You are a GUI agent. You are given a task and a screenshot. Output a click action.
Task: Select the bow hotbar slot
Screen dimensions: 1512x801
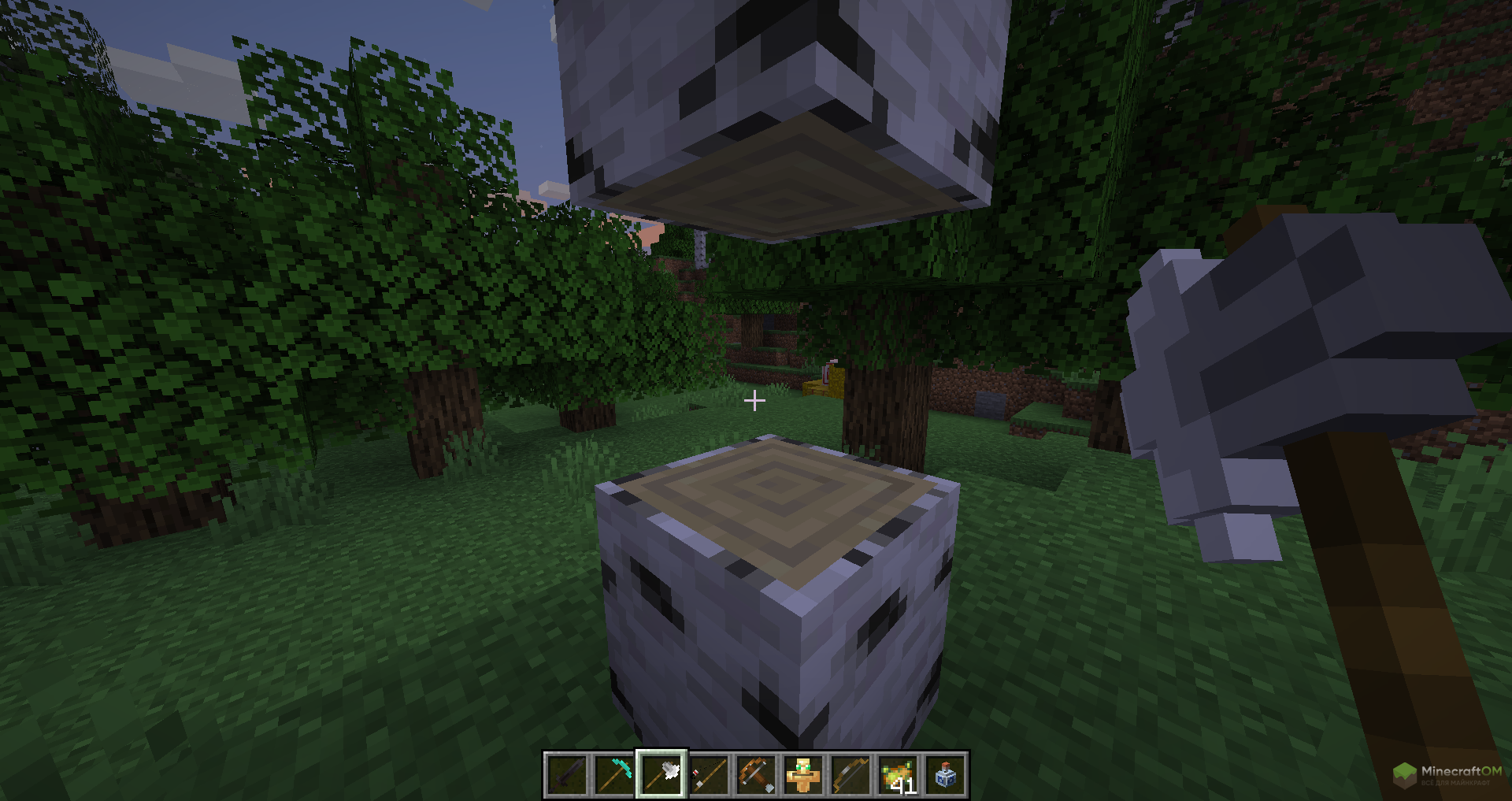(x=850, y=775)
